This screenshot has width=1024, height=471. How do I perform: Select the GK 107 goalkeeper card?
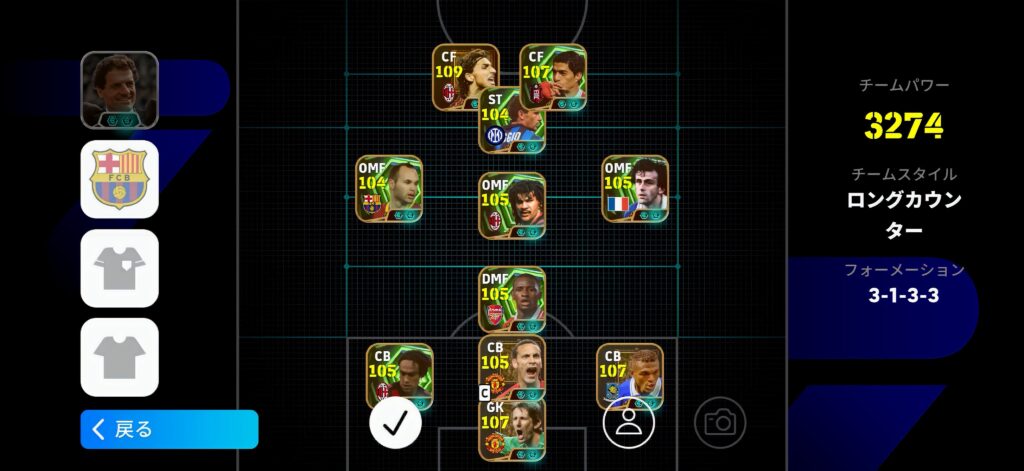pos(512,430)
